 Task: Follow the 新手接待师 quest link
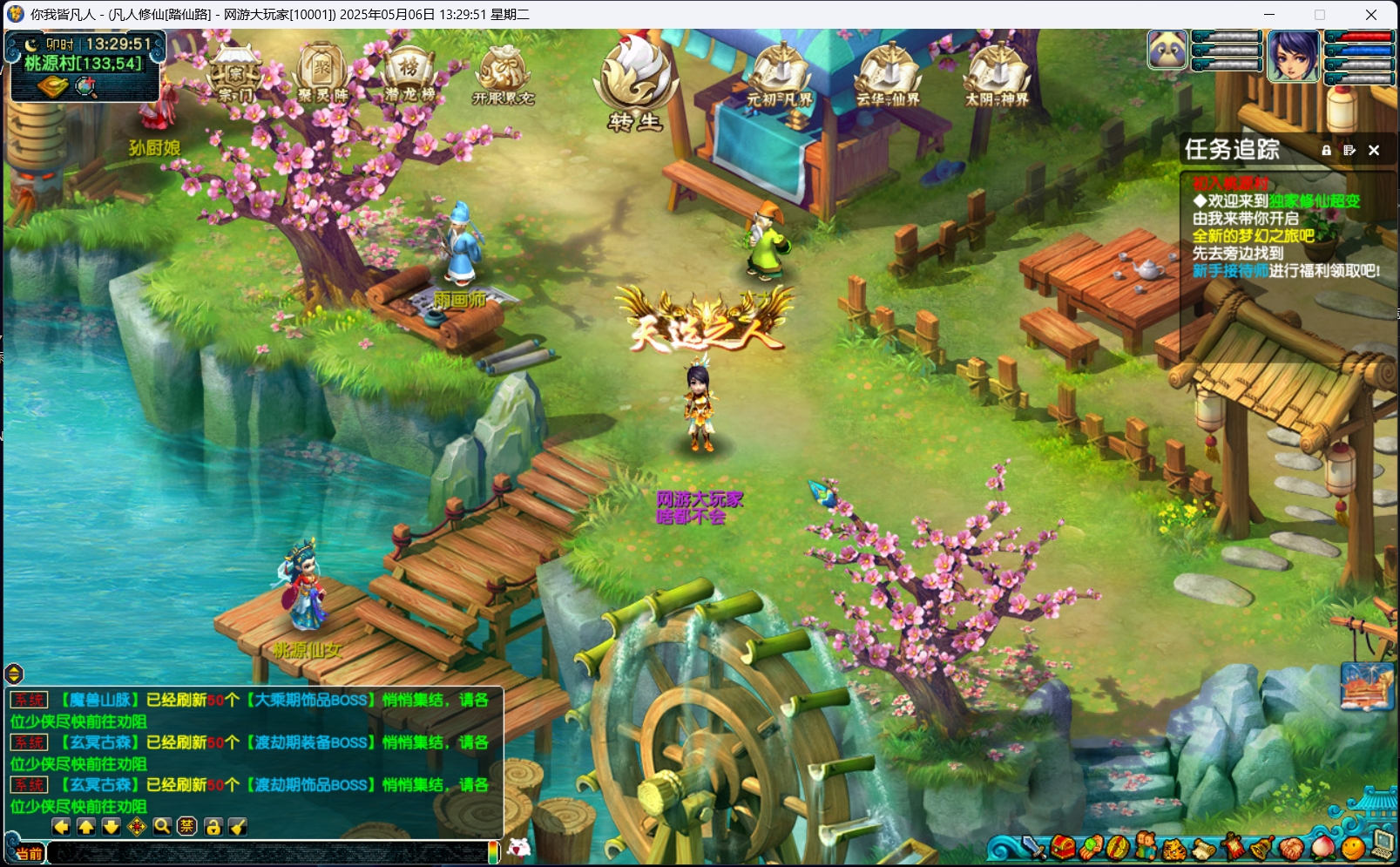pyautogui.click(x=1230, y=271)
